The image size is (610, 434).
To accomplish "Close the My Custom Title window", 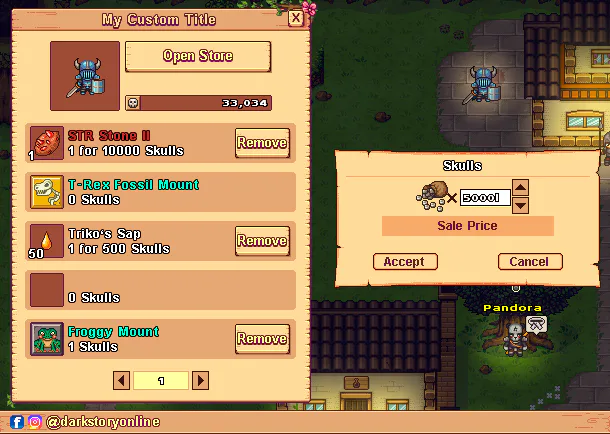I will (x=296, y=18).
